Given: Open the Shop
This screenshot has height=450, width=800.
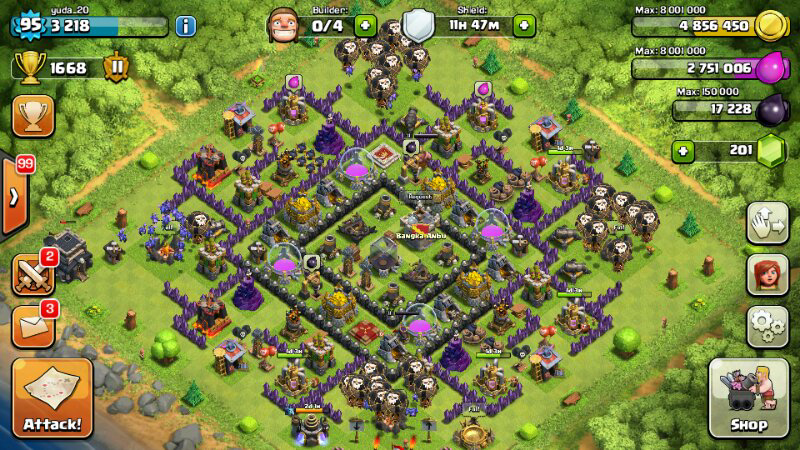Looking at the screenshot, I should pos(749,397).
